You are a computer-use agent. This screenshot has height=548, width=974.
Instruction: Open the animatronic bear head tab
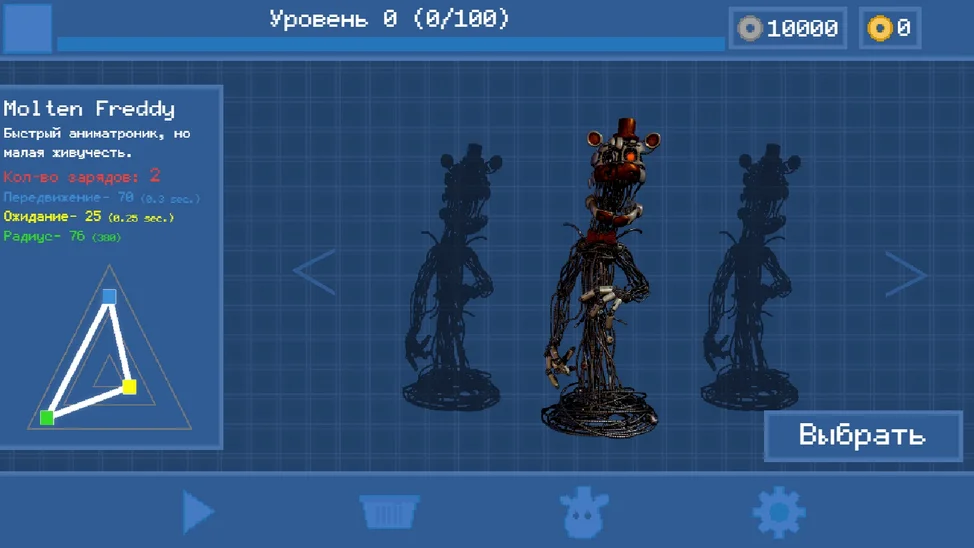584,512
